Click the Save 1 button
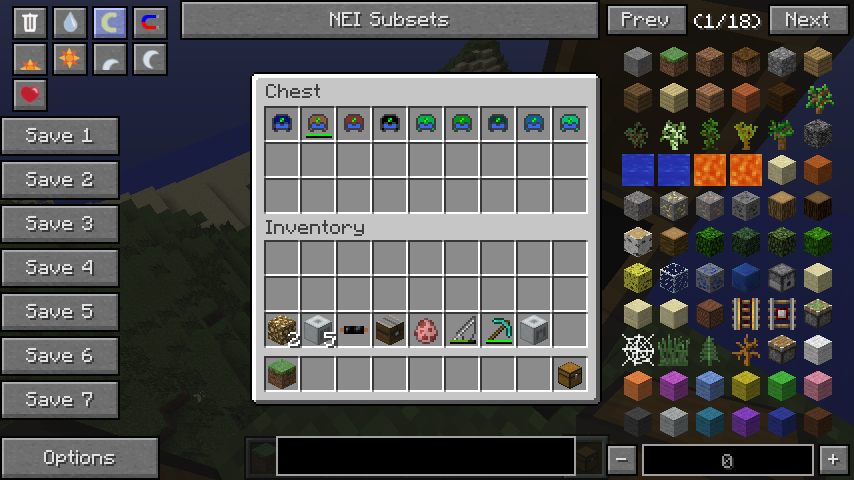Screen dimensions: 854x480 coord(60,136)
